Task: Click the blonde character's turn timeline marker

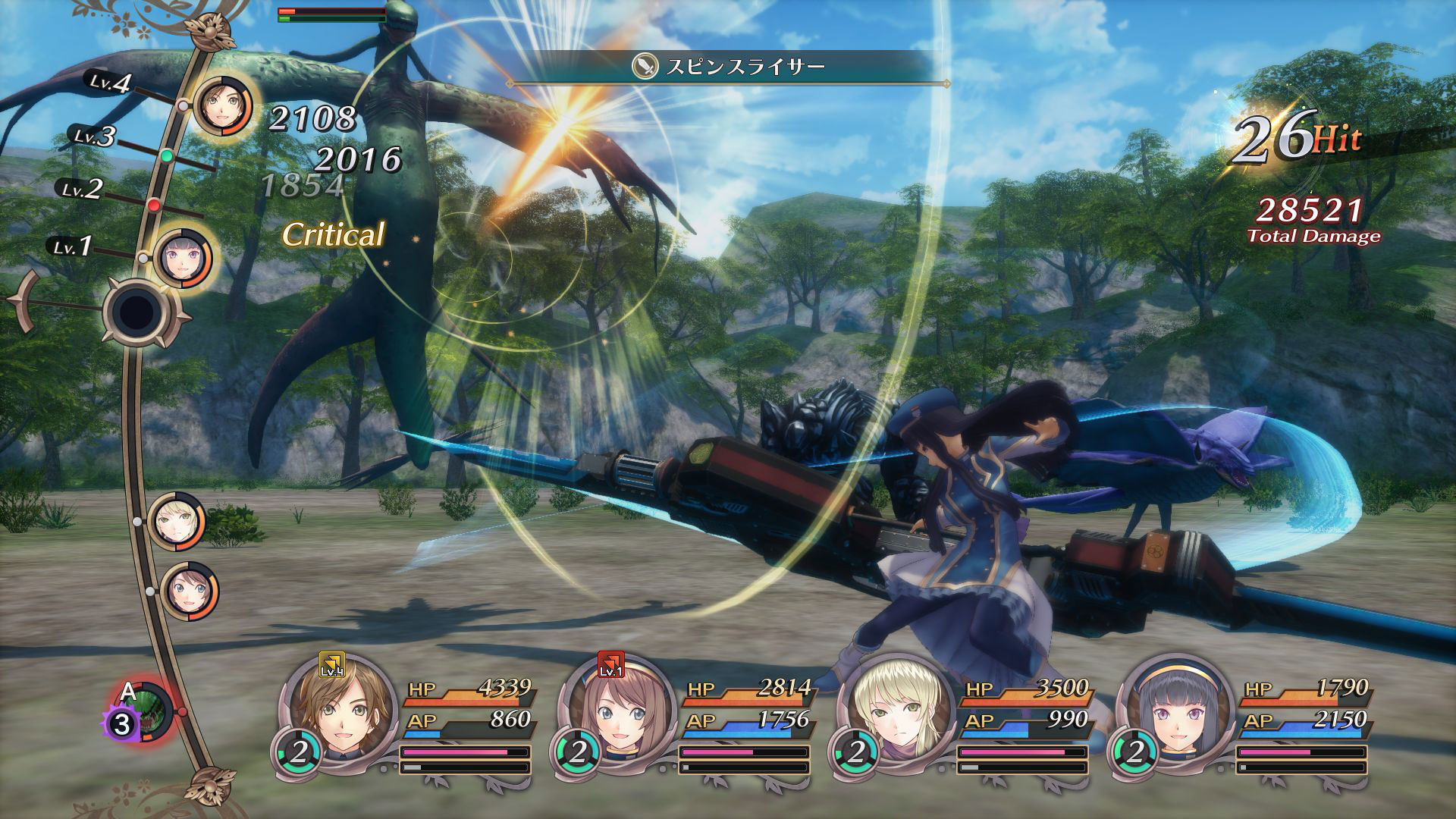Action: 177,522
